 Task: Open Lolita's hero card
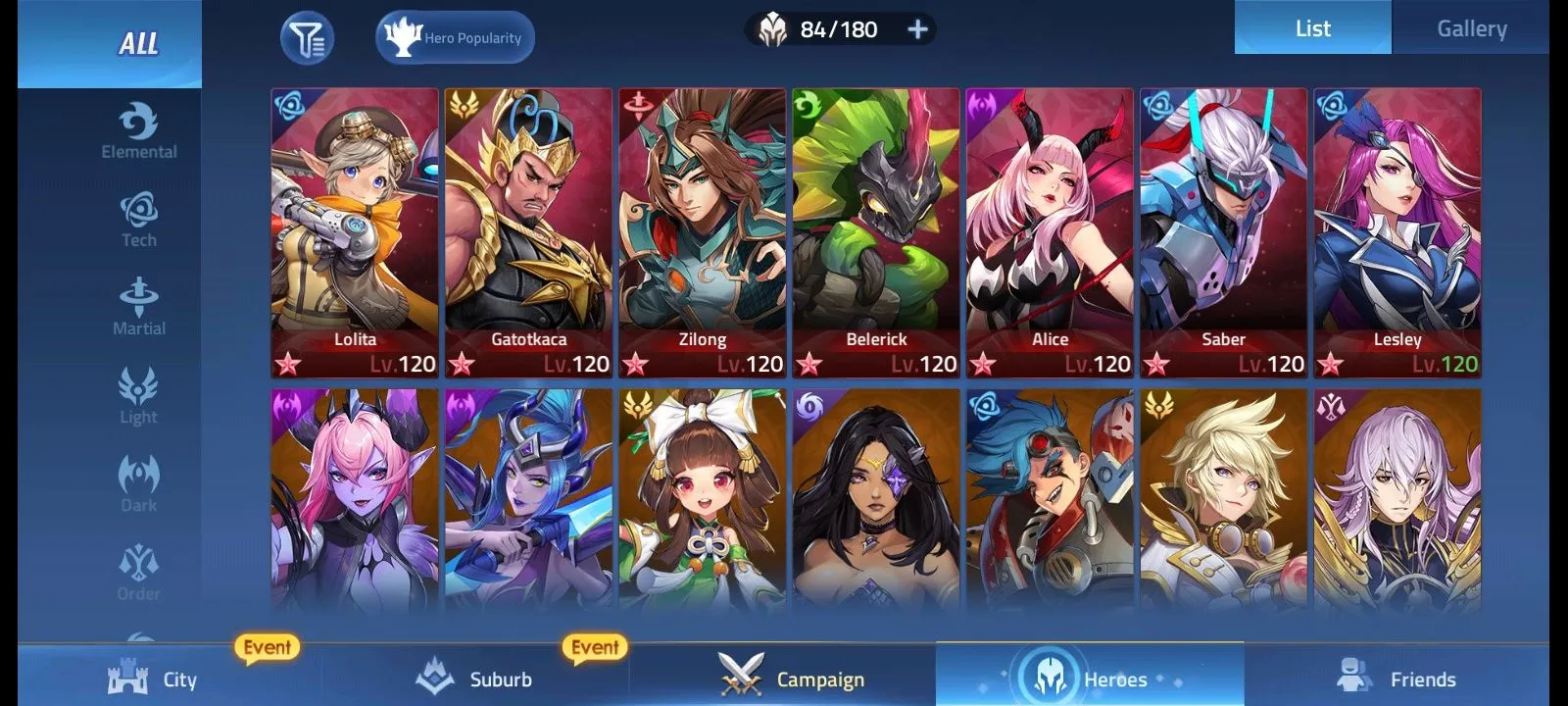click(x=355, y=232)
